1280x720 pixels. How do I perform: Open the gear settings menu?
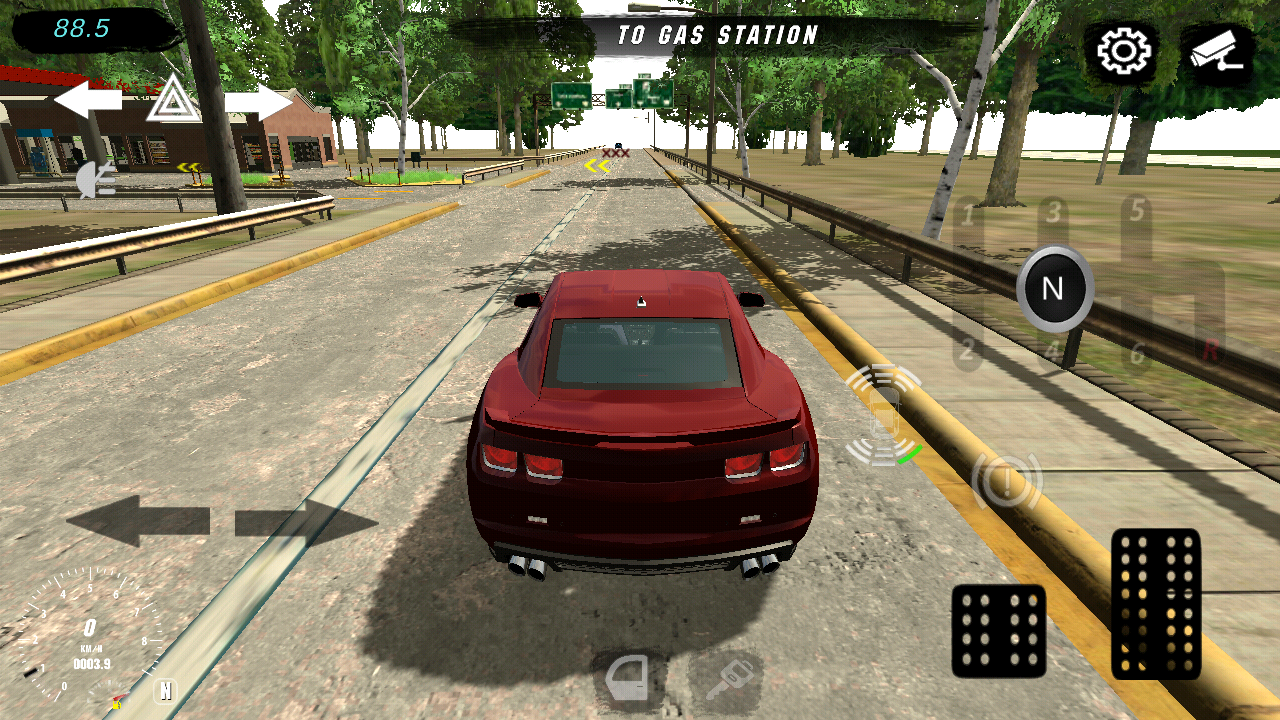click(x=1124, y=52)
